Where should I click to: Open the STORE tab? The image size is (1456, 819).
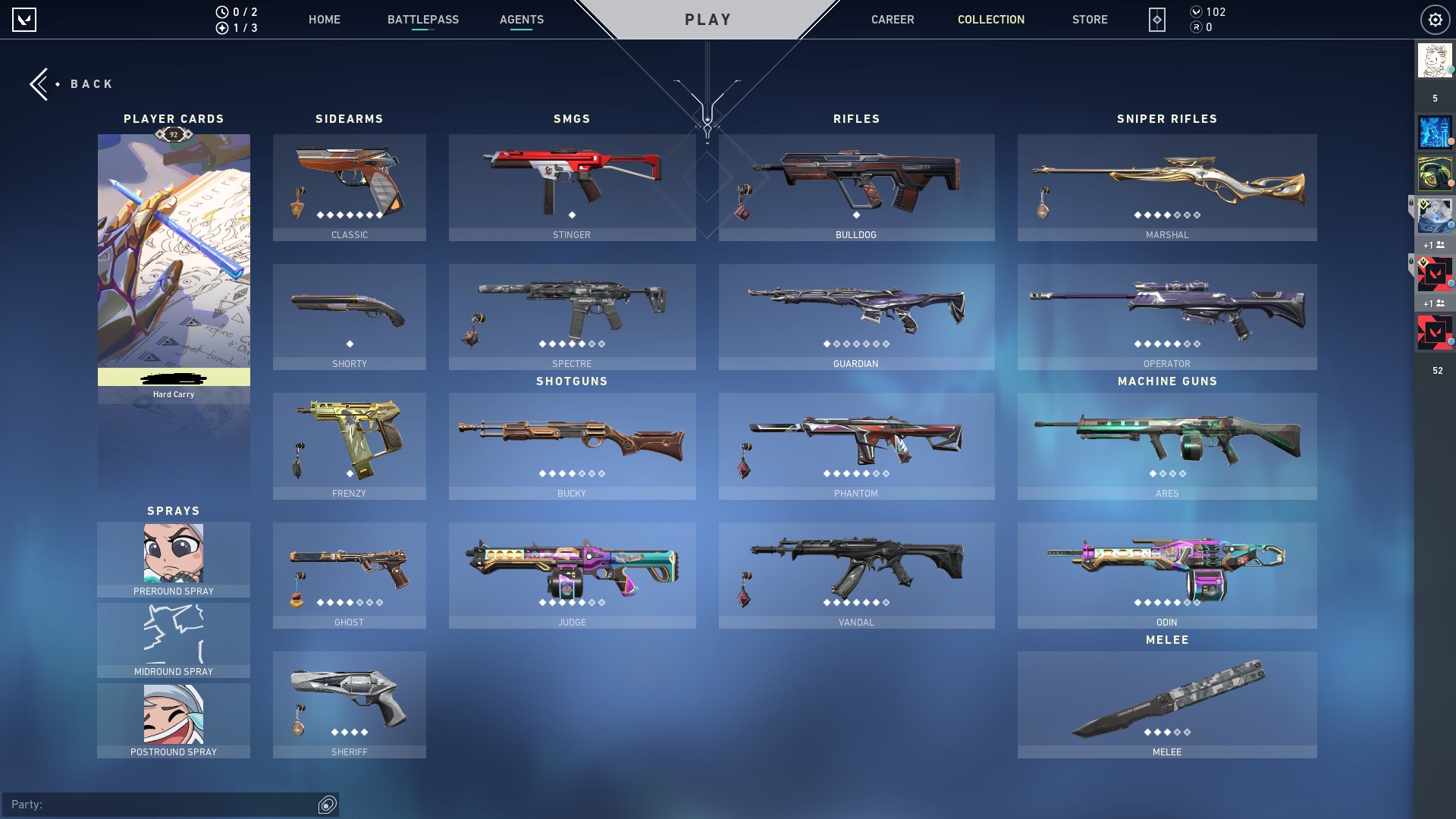click(1090, 20)
